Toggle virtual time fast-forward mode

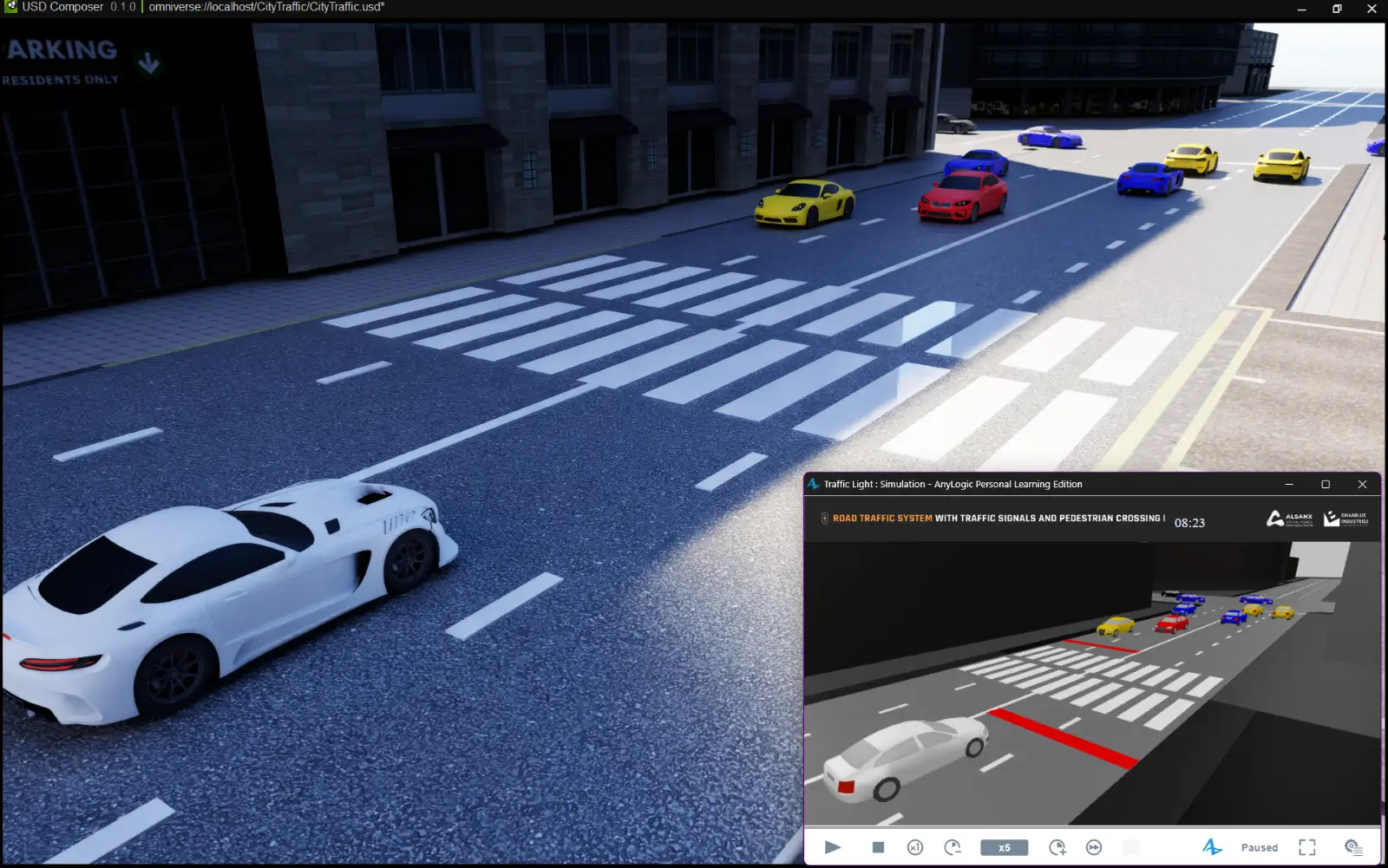[1094, 847]
